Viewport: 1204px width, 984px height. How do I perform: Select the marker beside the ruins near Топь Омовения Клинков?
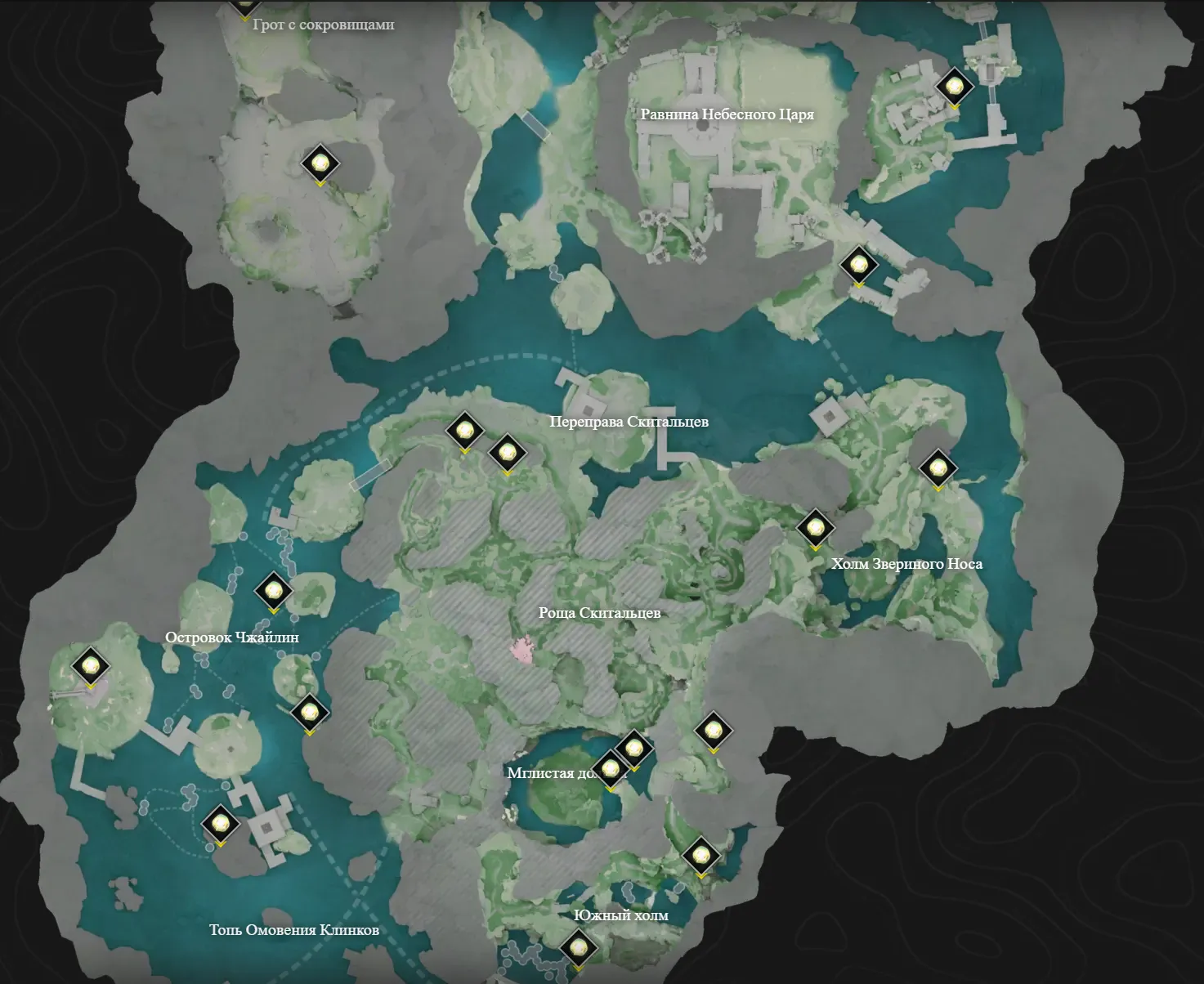220,824
